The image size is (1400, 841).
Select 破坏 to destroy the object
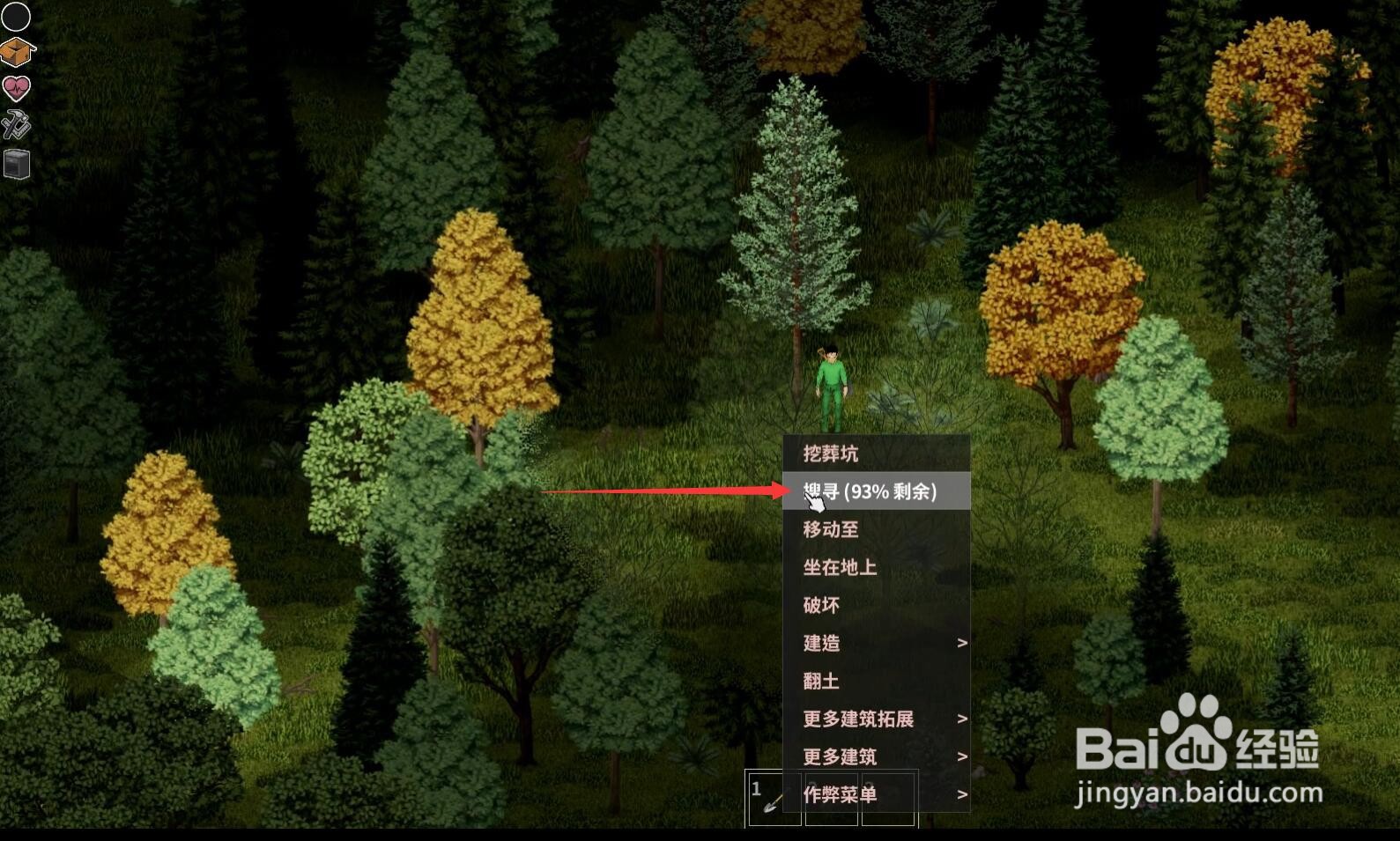[823, 605]
